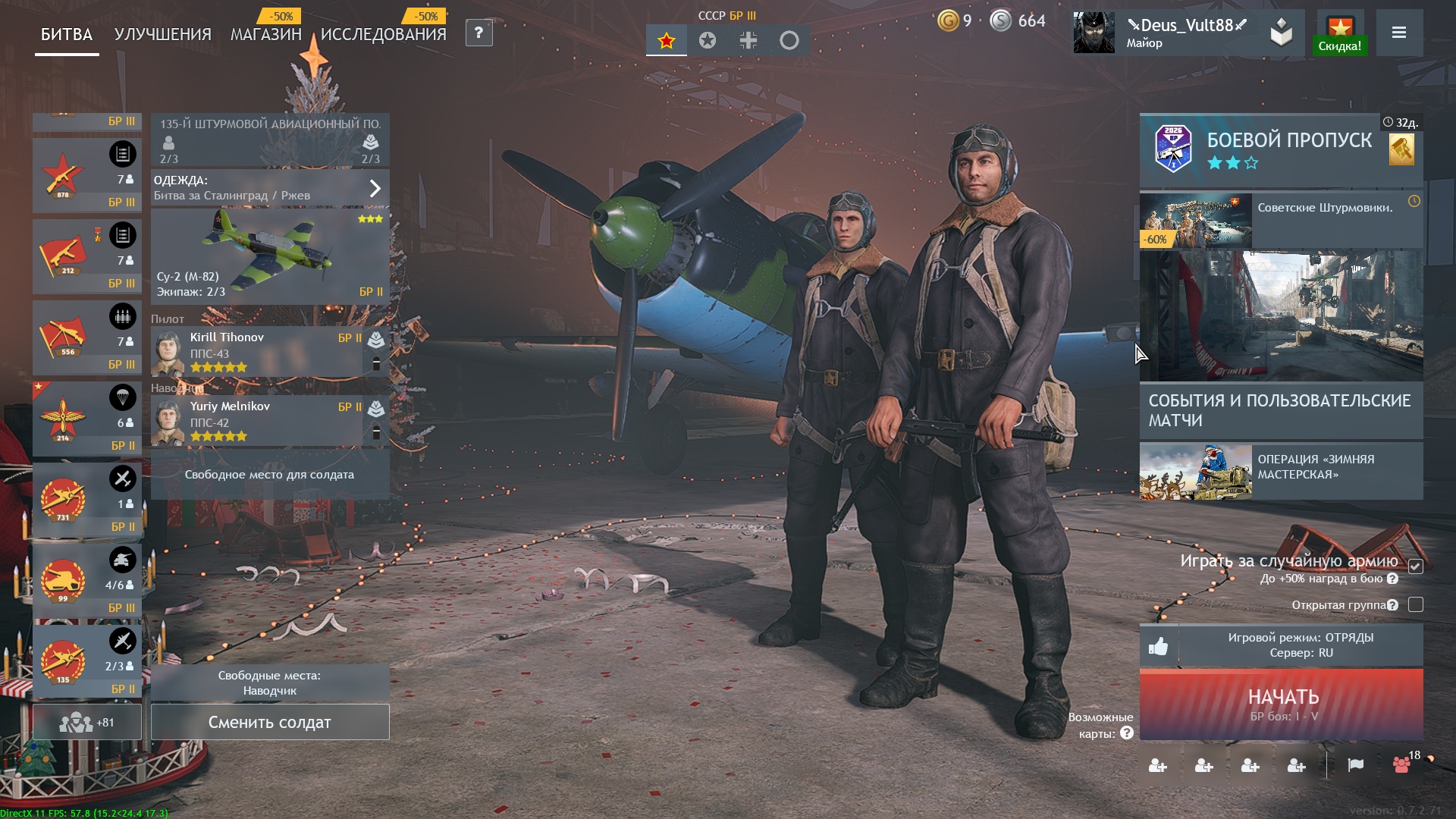
Task: Open the question mark help button
Action: tap(479, 33)
